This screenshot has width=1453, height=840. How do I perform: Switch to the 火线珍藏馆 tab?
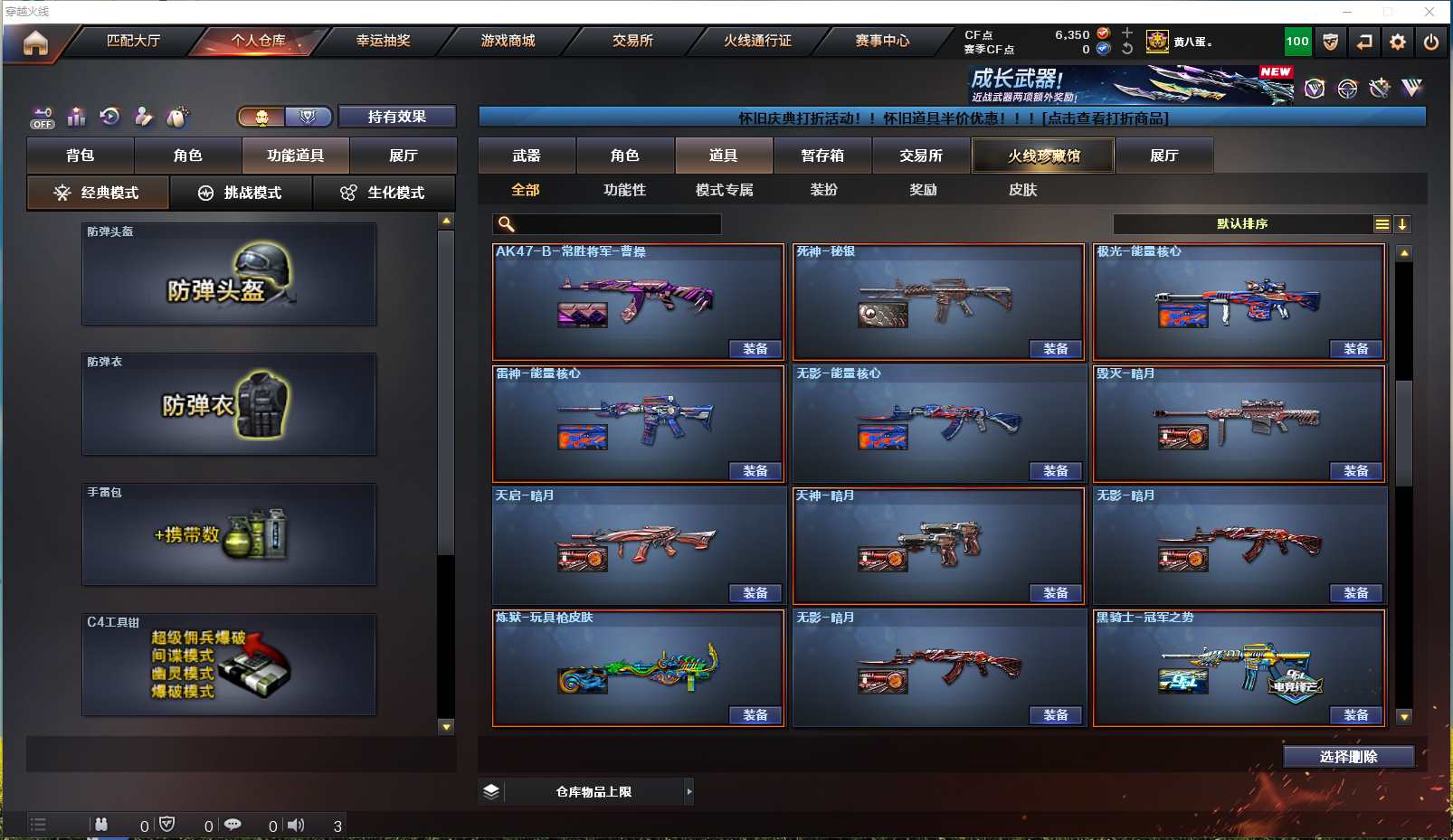pyautogui.click(x=1043, y=156)
